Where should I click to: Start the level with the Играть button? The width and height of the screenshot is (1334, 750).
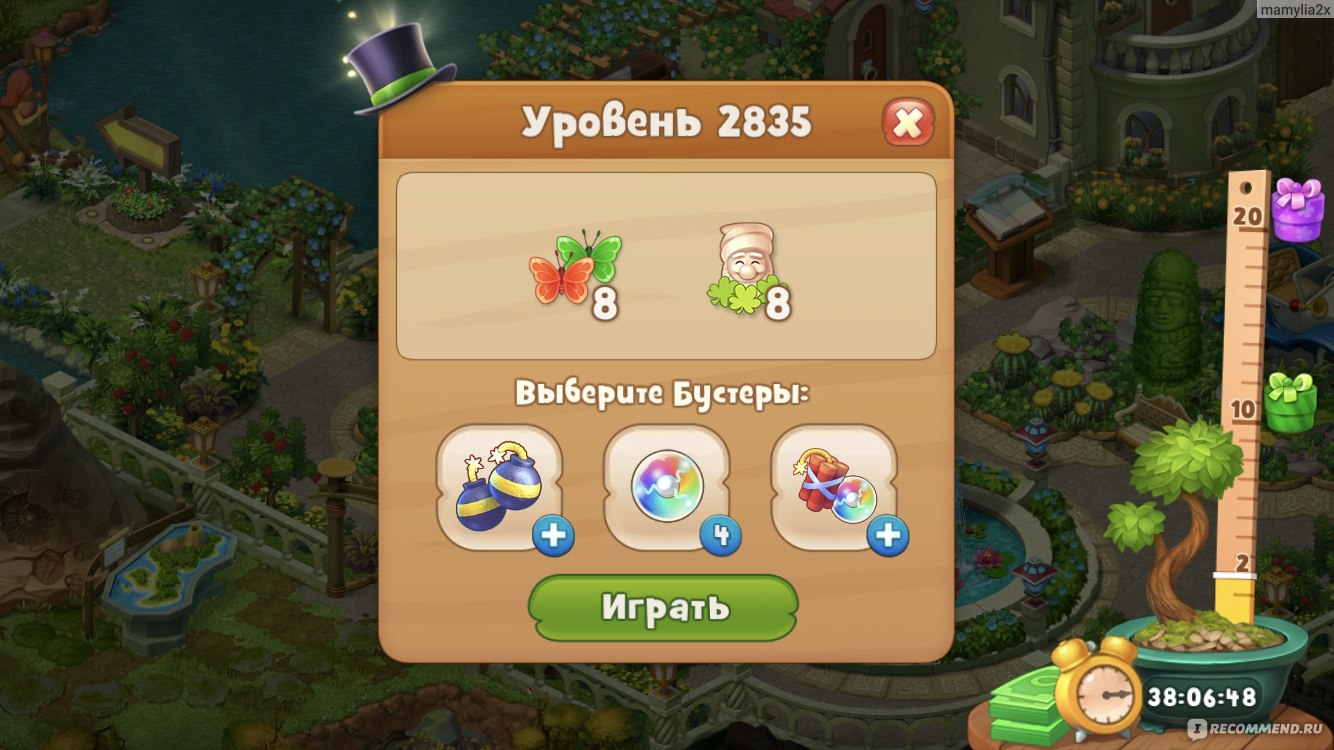point(663,607)
